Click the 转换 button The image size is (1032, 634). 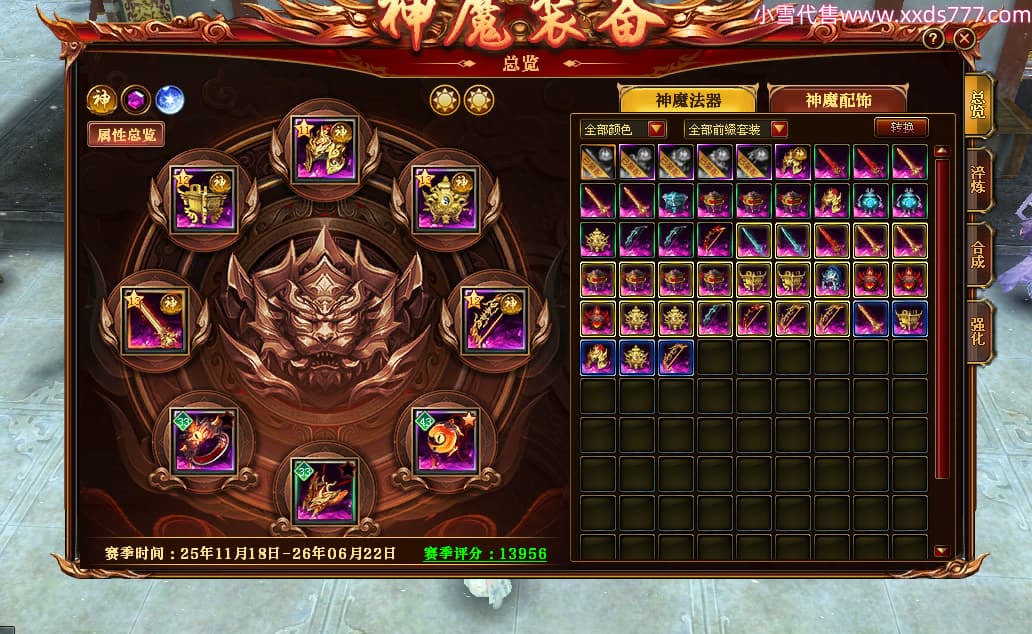point(901,128)
